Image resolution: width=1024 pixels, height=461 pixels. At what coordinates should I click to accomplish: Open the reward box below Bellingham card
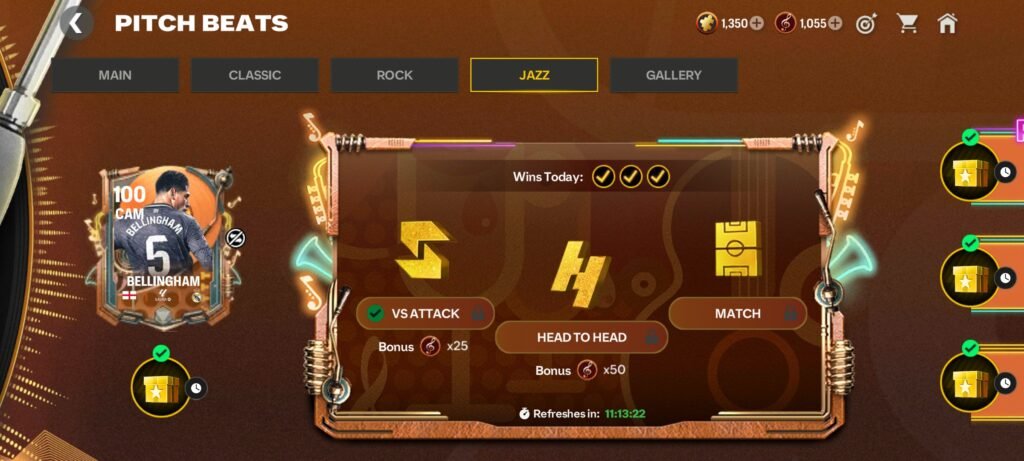pyautogui.click(x=160, y=386)
